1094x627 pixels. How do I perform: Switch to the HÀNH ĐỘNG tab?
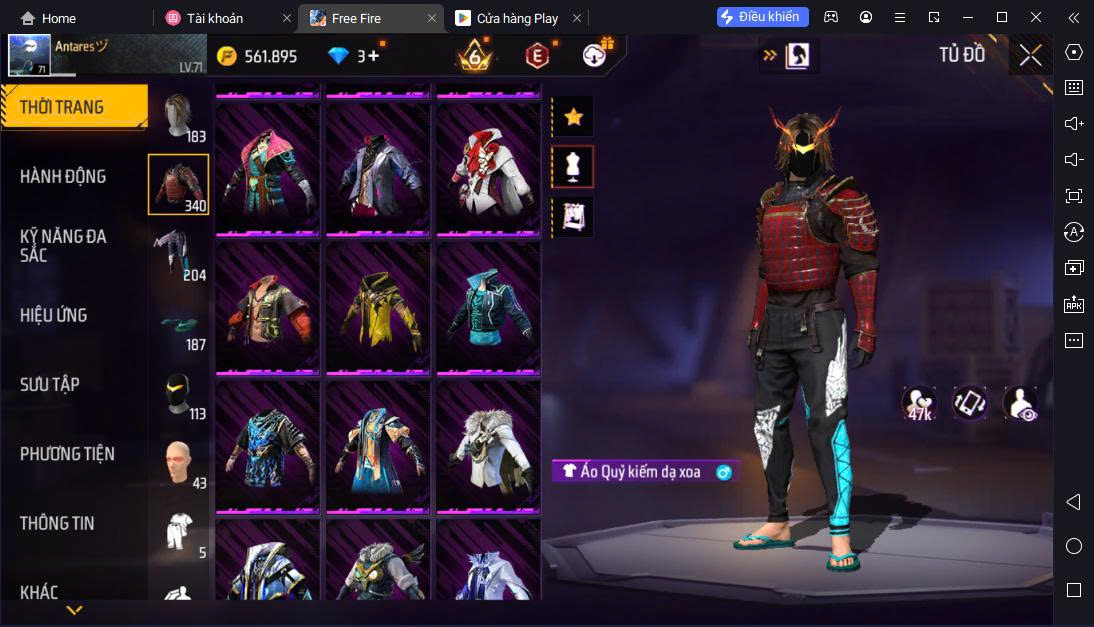tap(63, 177)
